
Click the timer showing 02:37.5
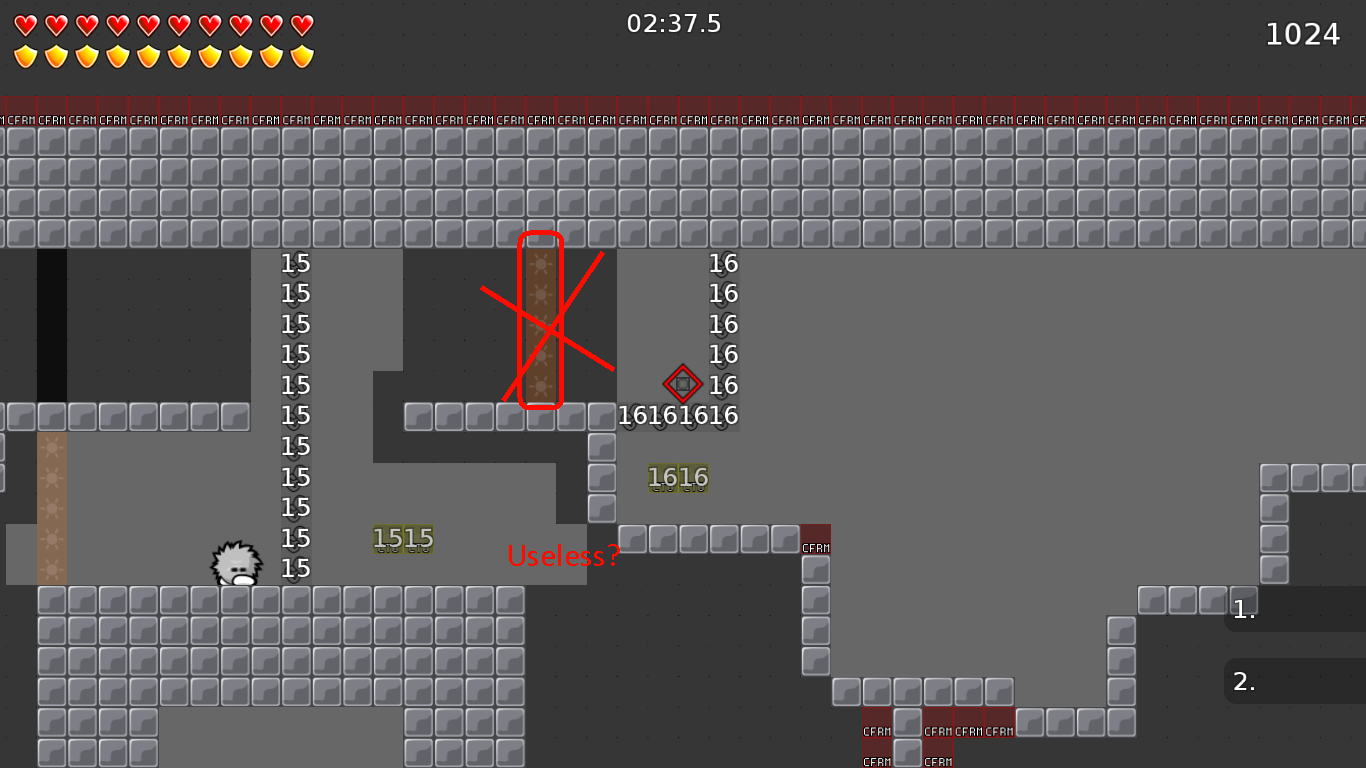(x=671, y=24)
